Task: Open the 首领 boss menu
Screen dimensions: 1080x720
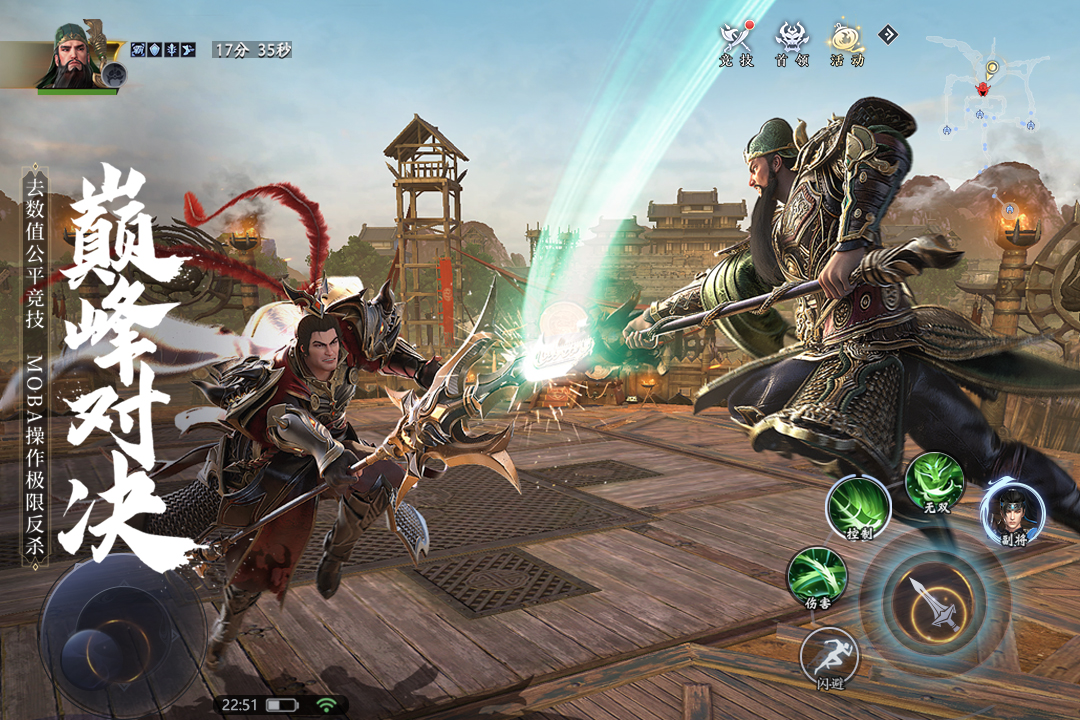Action: point(792,42)
